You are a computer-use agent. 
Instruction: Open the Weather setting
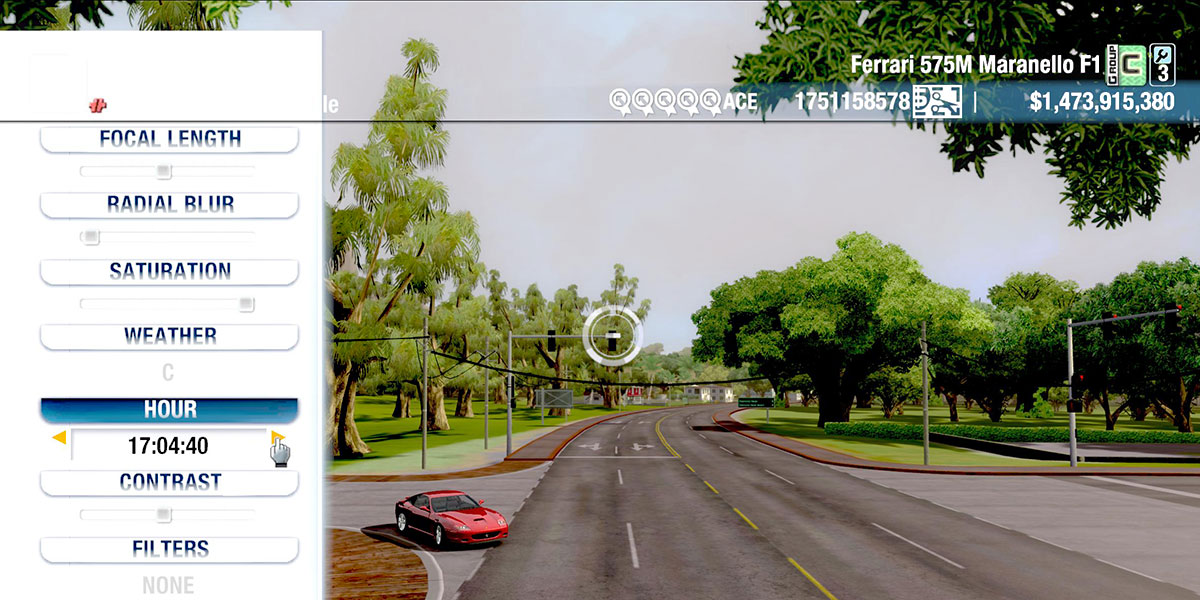click(x=169, y=336)
